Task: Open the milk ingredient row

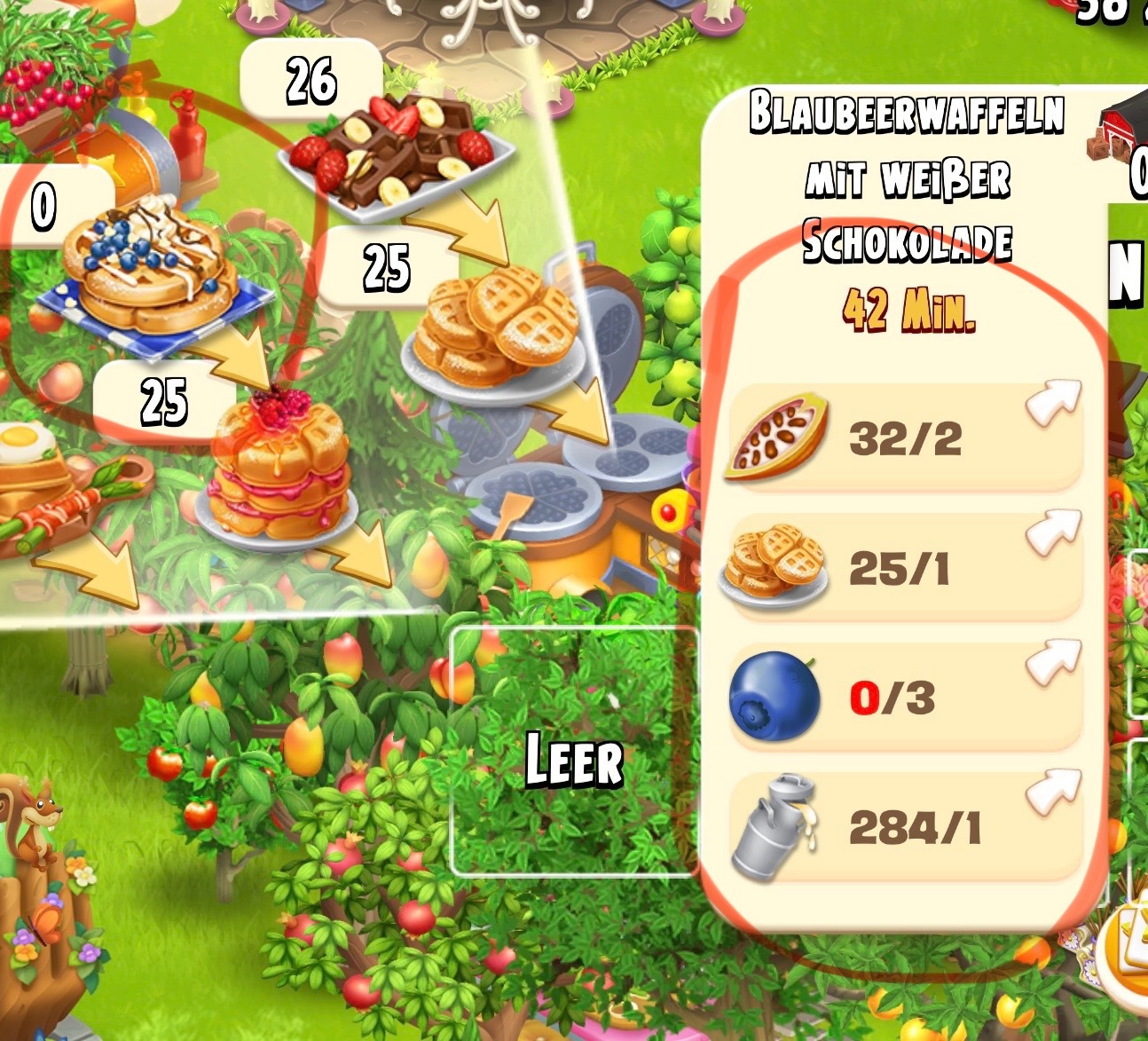Action: pos(905,828)
